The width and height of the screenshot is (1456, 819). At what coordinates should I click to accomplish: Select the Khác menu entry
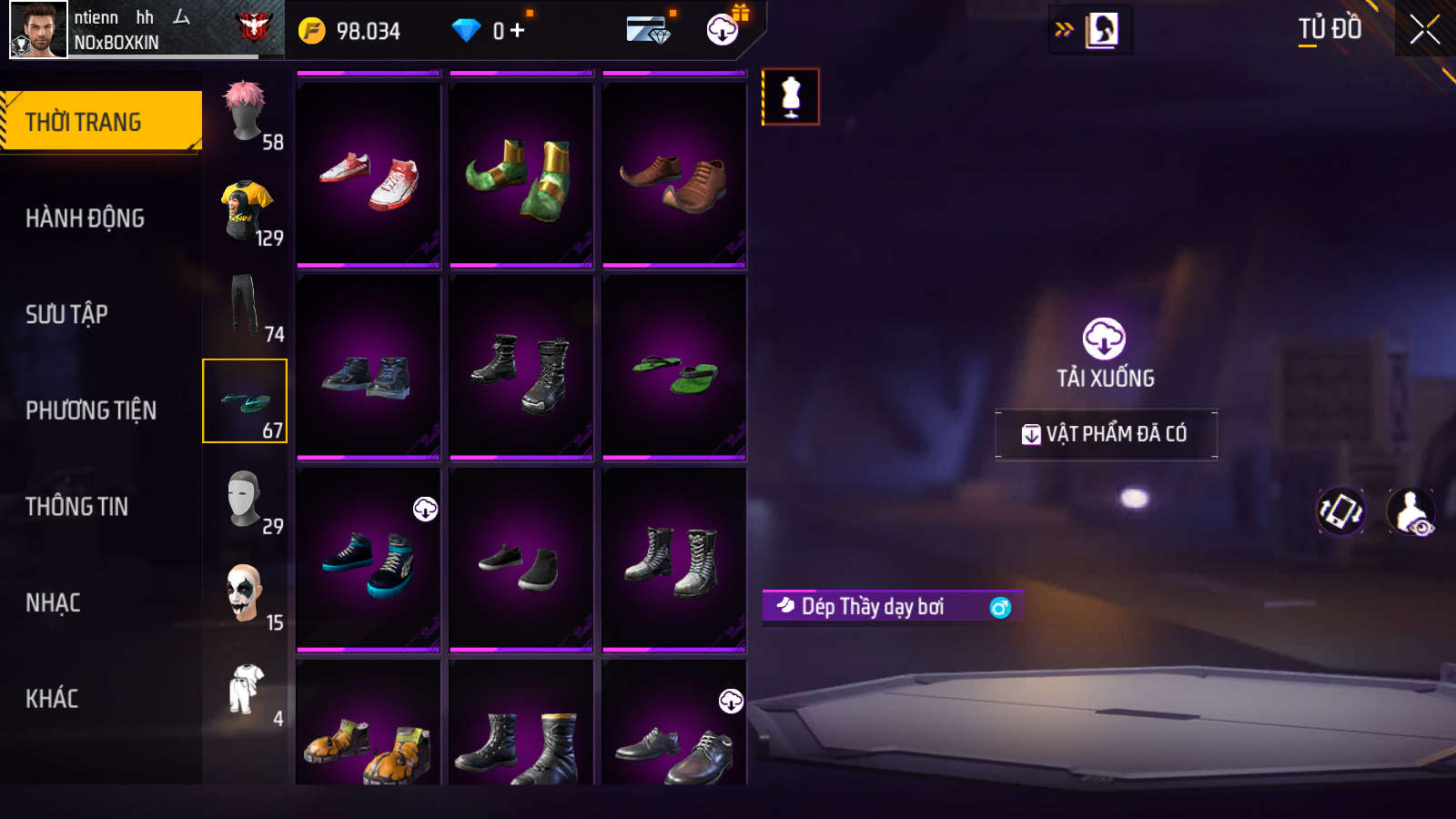pyautogui.click(x=52, y=699)
